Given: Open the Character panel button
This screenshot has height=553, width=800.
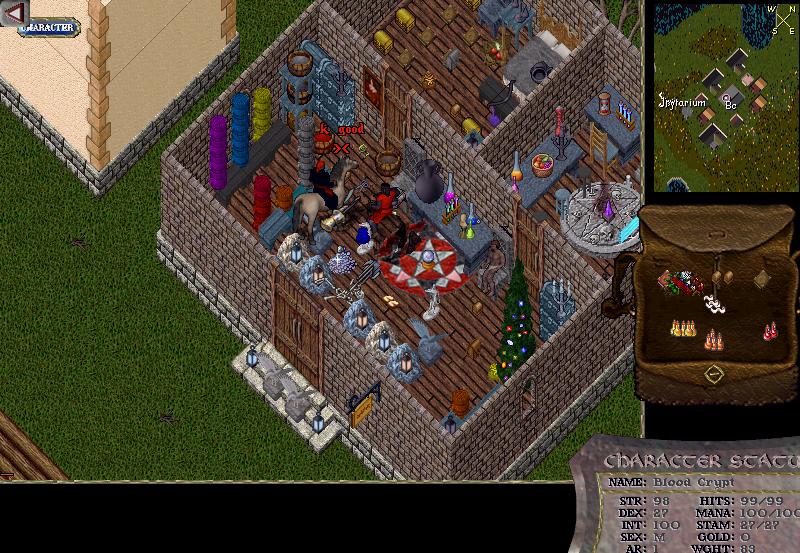Looking at the screenshot, I should pyautogui.click(x=49, y=27).
